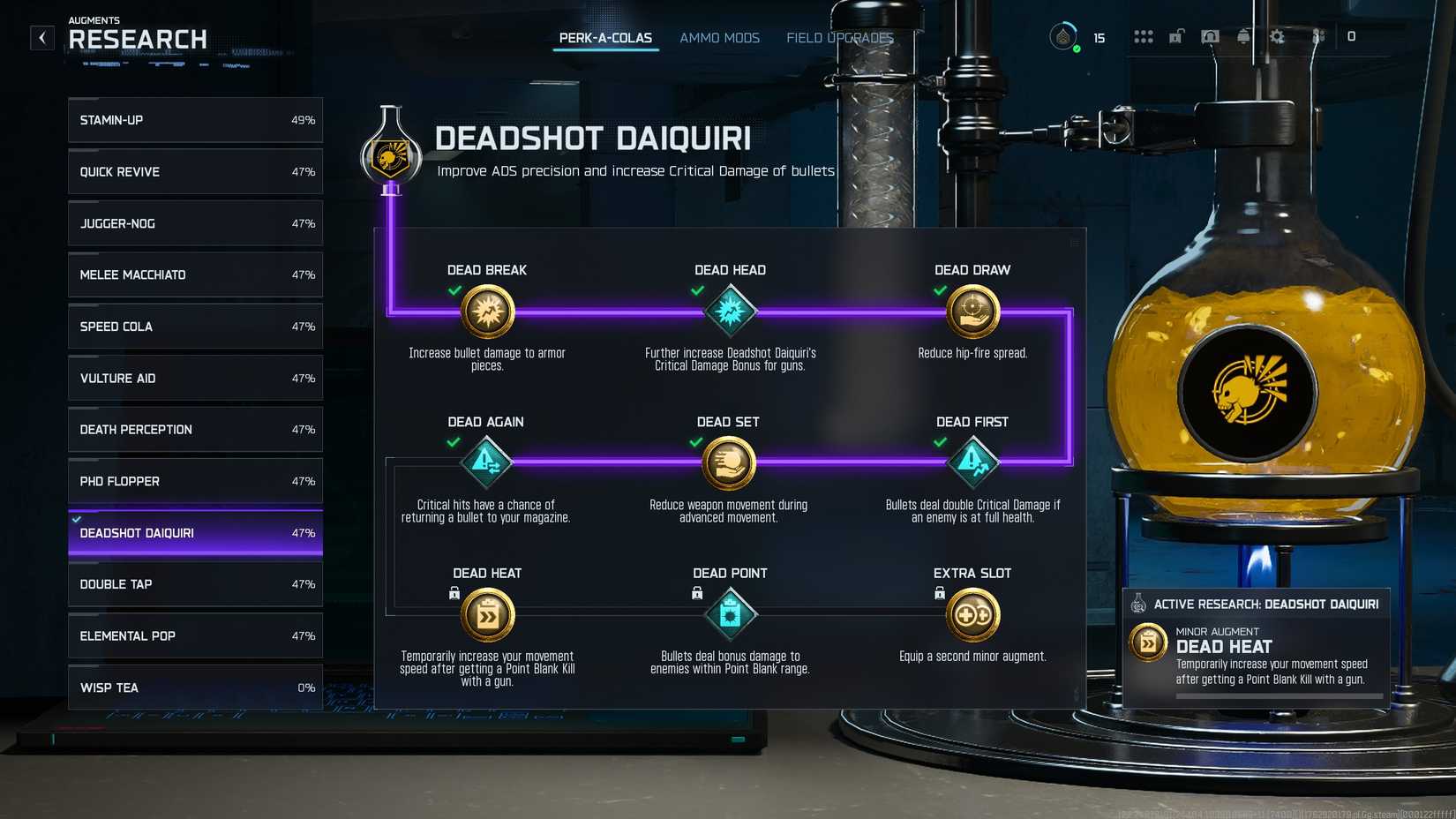Click the back arrow beside Research
The height and width of the screenshot is (819, 1456).
pyautogui.click(x=41, y=37)
